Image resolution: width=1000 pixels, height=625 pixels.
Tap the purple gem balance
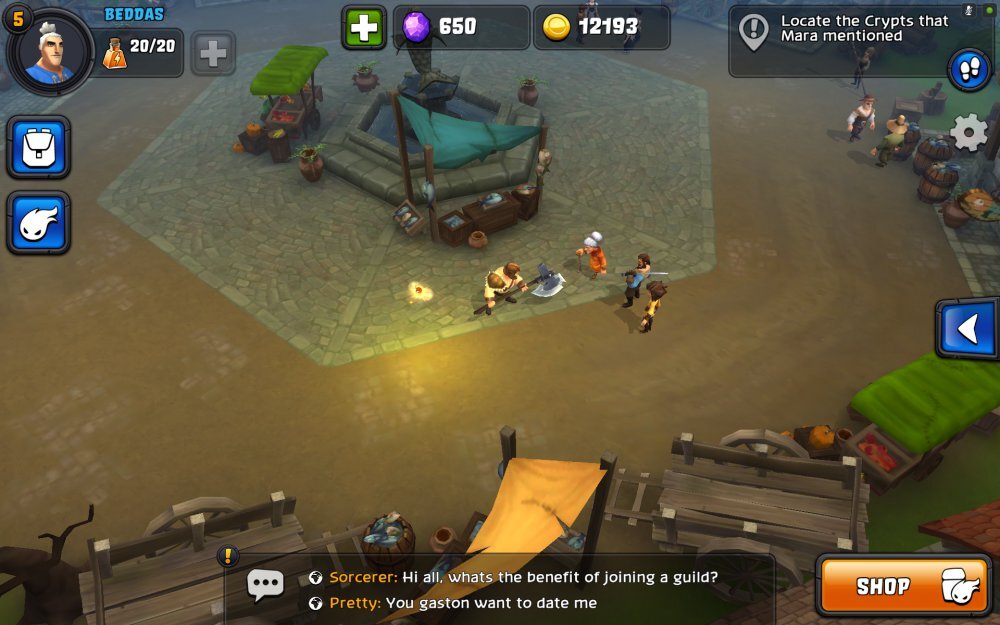click(x=461, y=28)
